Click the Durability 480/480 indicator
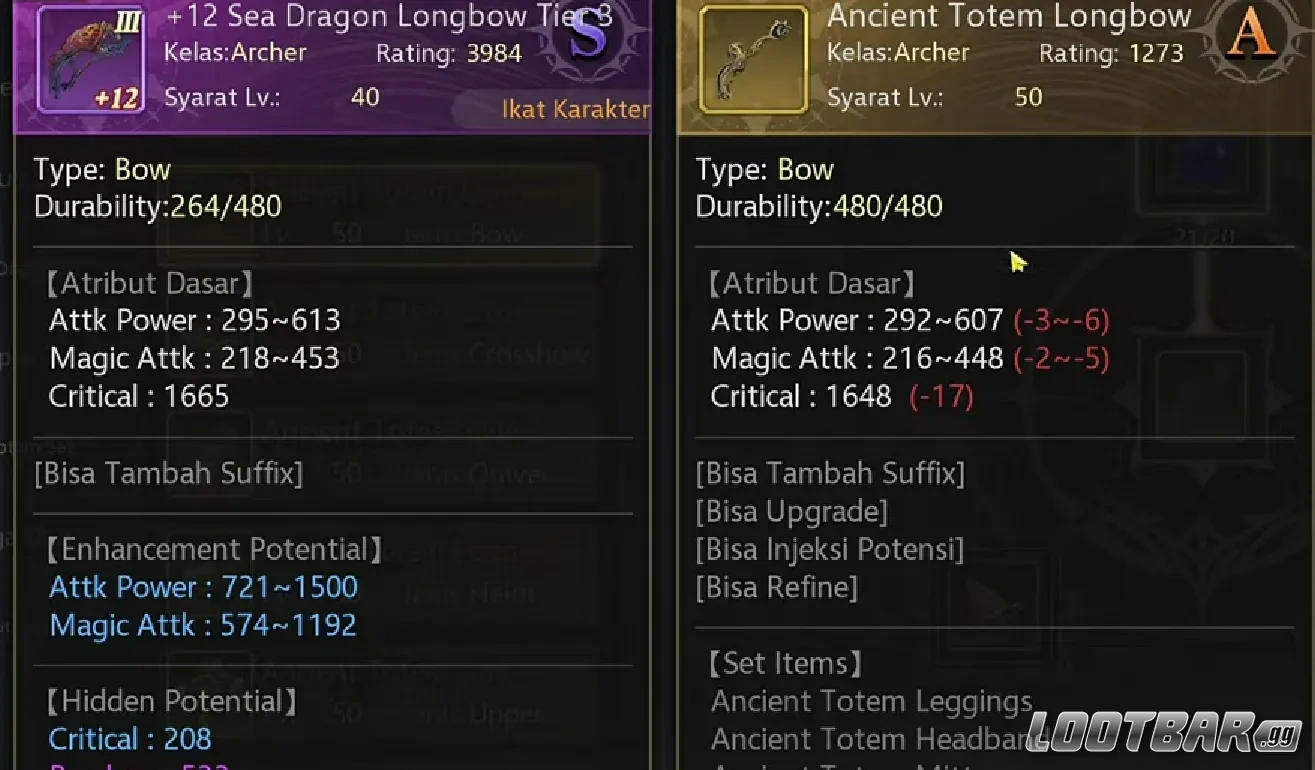Screen dimensions: 1315x770 pos(820,206)
